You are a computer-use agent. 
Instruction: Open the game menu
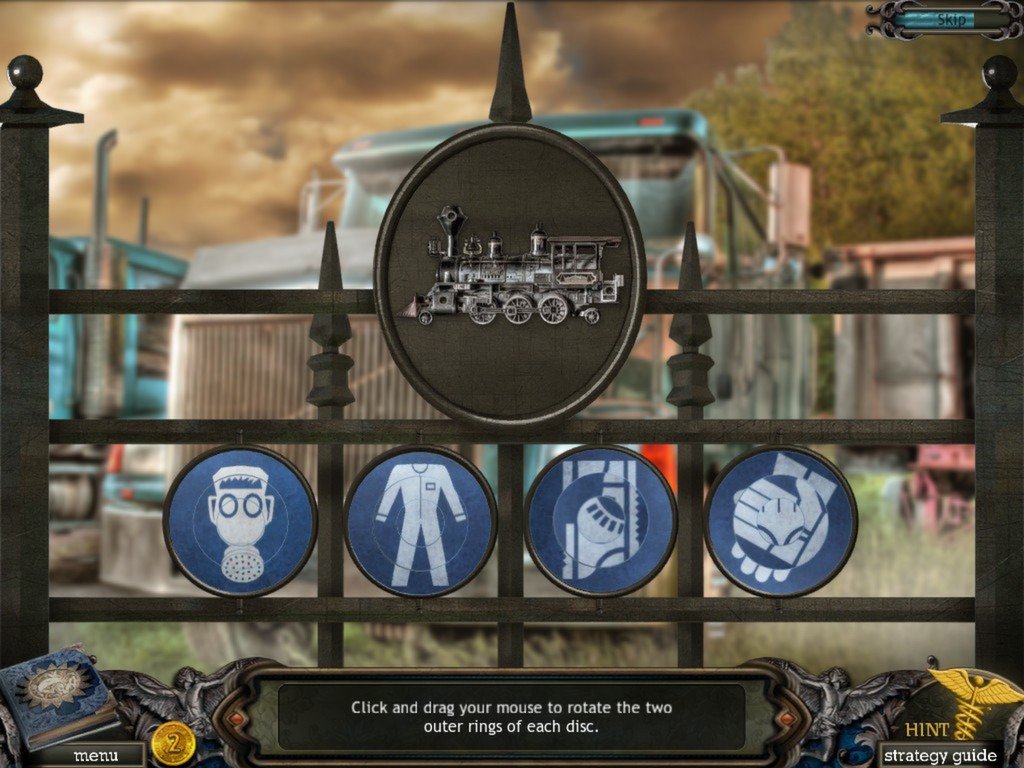point(95,755)
